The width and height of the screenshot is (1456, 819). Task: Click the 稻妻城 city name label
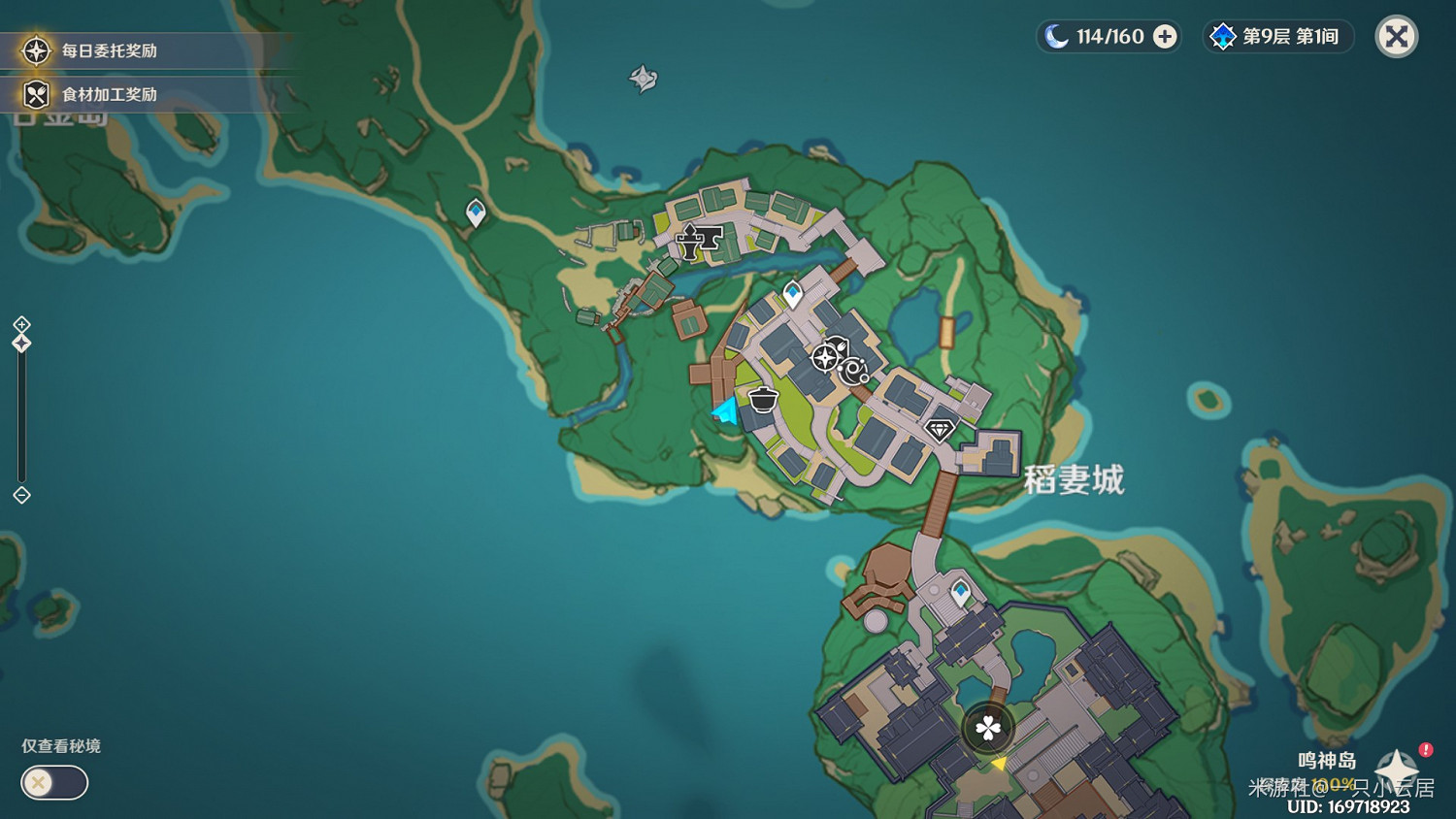point(1073,480)
